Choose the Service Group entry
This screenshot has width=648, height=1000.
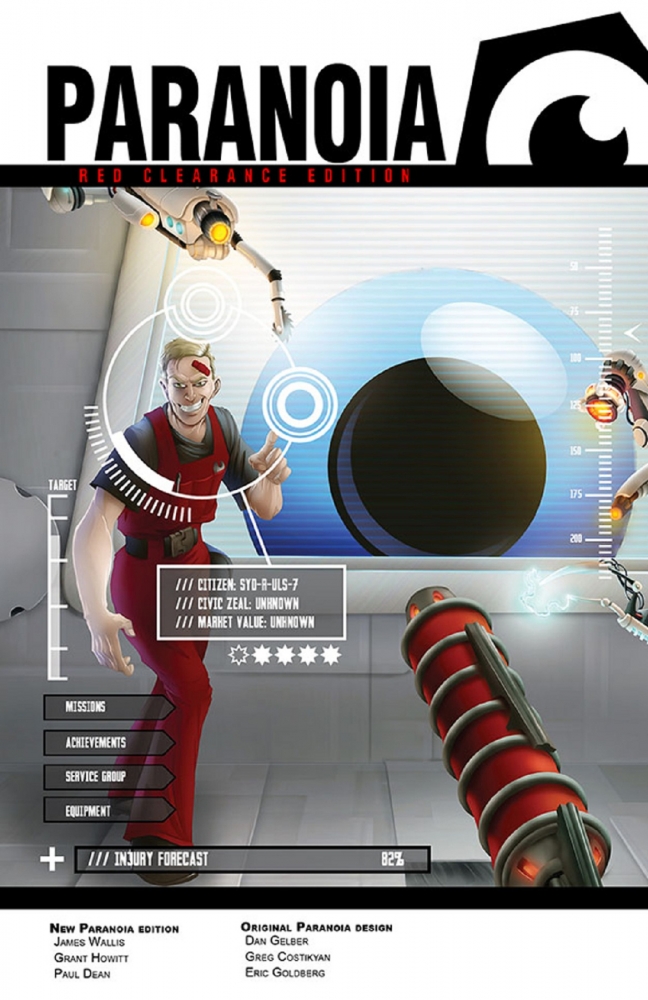pyautogui.click(x=107, y=777)
